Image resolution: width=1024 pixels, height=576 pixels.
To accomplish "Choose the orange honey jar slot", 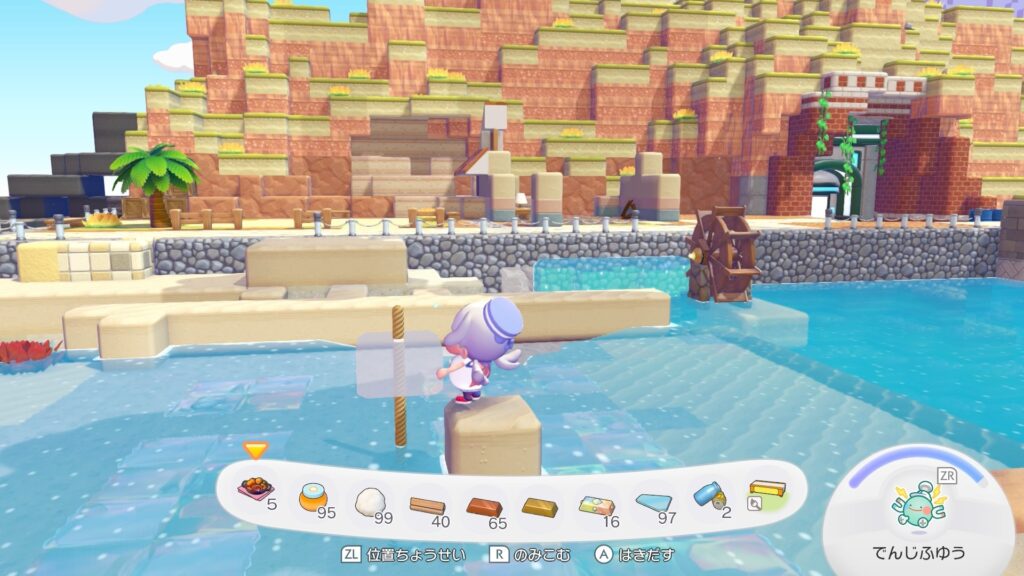I will (313, 495).
